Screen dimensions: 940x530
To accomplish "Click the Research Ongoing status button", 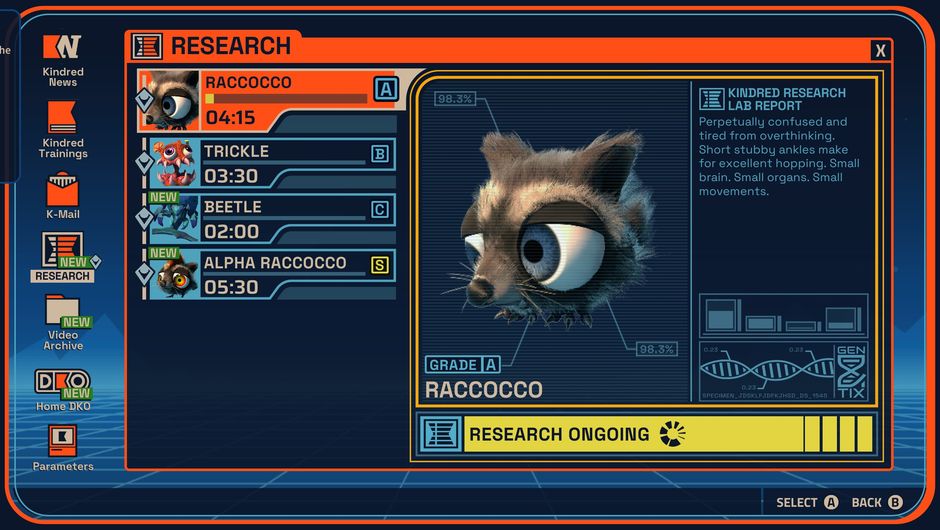I will point(646,435).
